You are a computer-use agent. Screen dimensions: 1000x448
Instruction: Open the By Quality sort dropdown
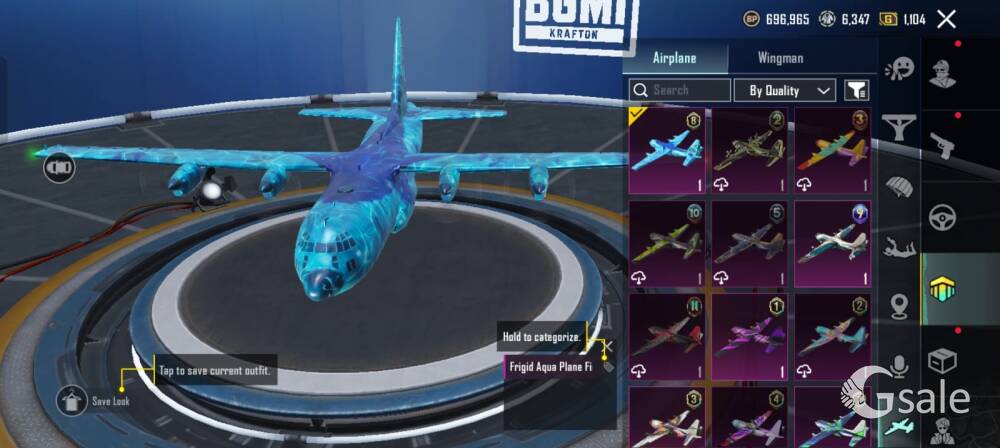click(784, 90)
